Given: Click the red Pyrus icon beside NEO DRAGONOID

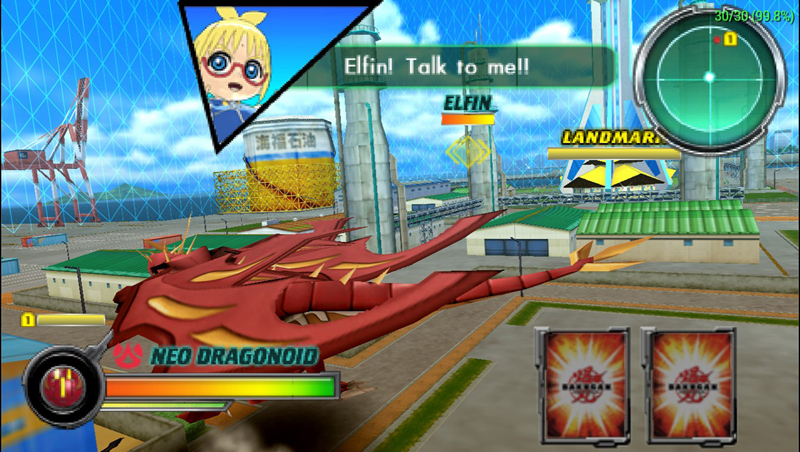Looking at the screenshot, I should point(128,354).
